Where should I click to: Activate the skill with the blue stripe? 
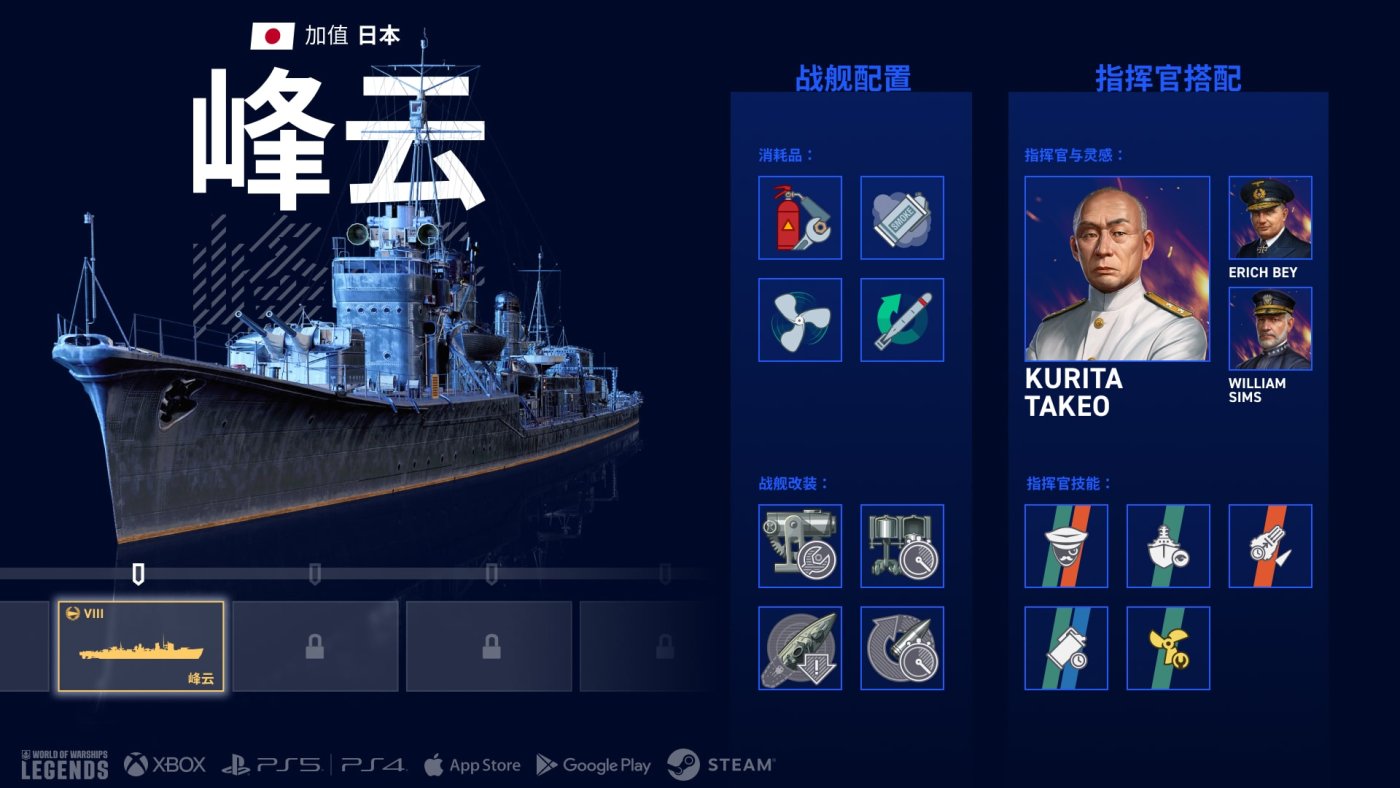(x=1066, y=648)
